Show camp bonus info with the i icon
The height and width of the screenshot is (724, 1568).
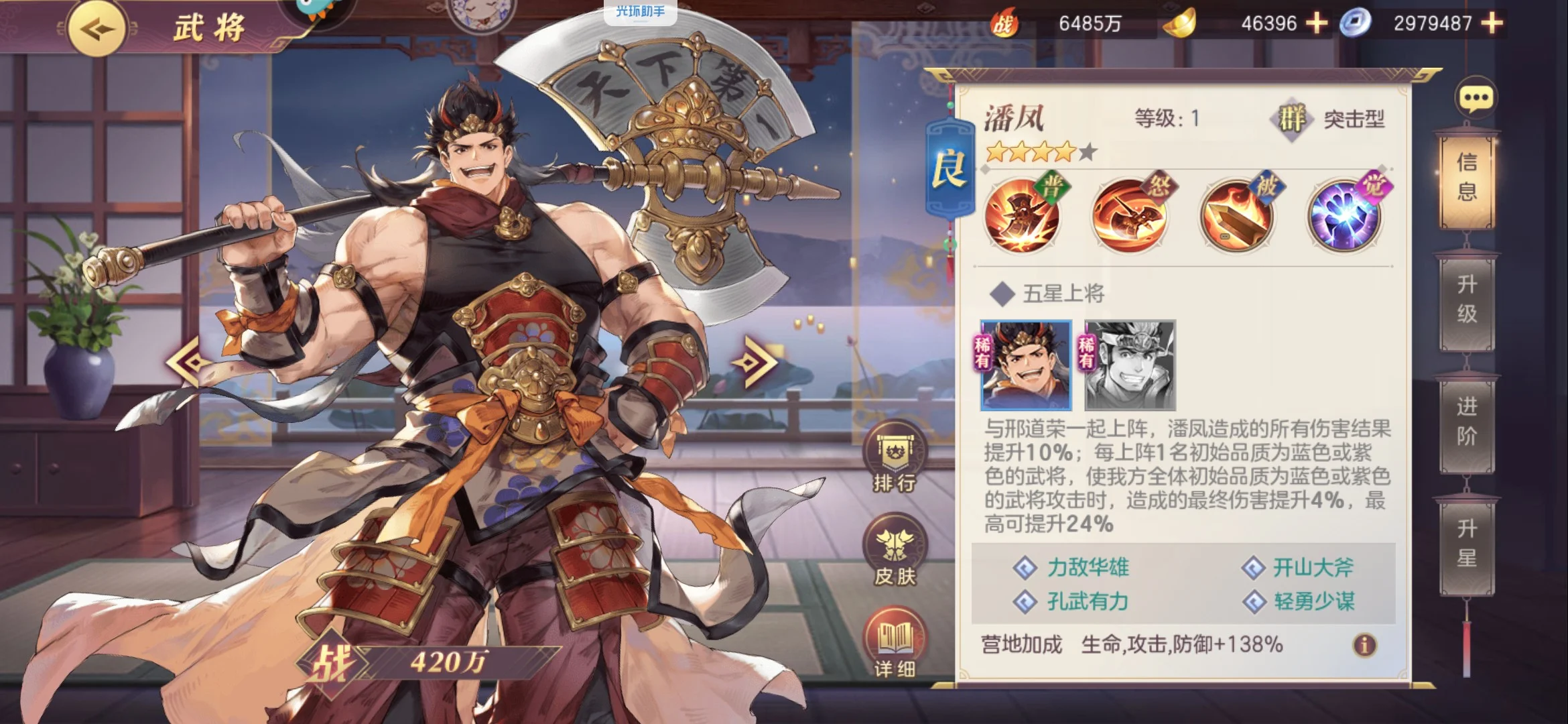pos(1364,645)
